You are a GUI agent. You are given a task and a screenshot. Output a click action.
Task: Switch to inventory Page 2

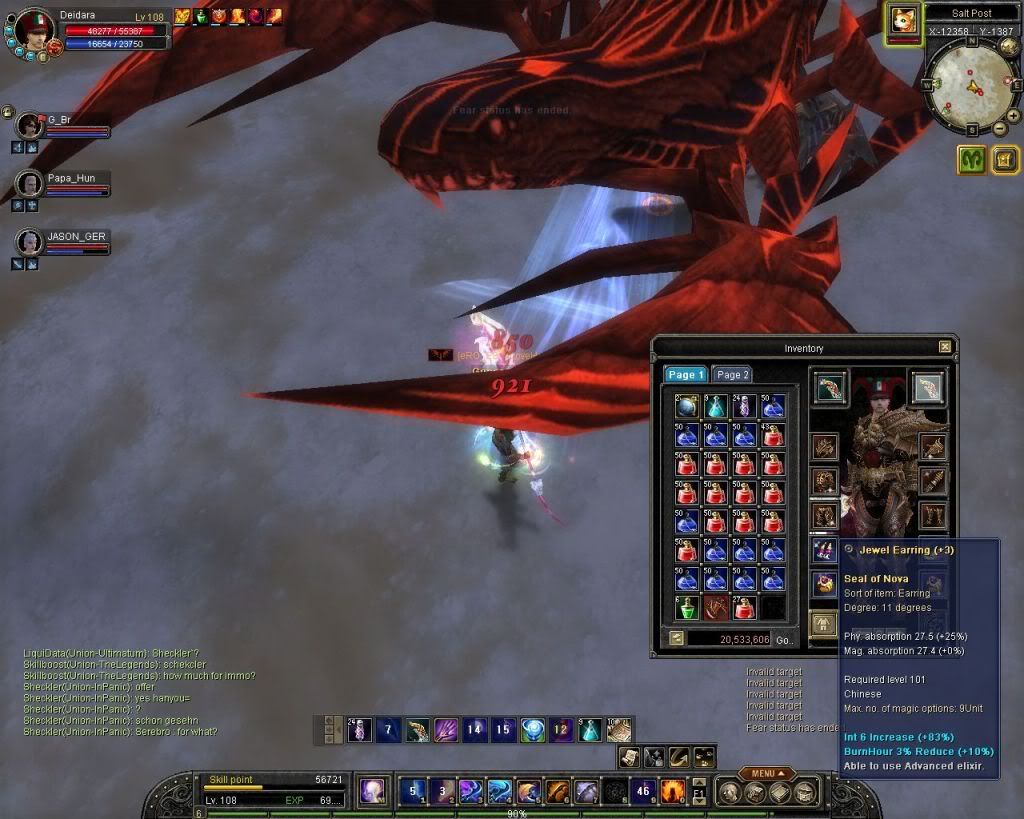coord(732,374)
